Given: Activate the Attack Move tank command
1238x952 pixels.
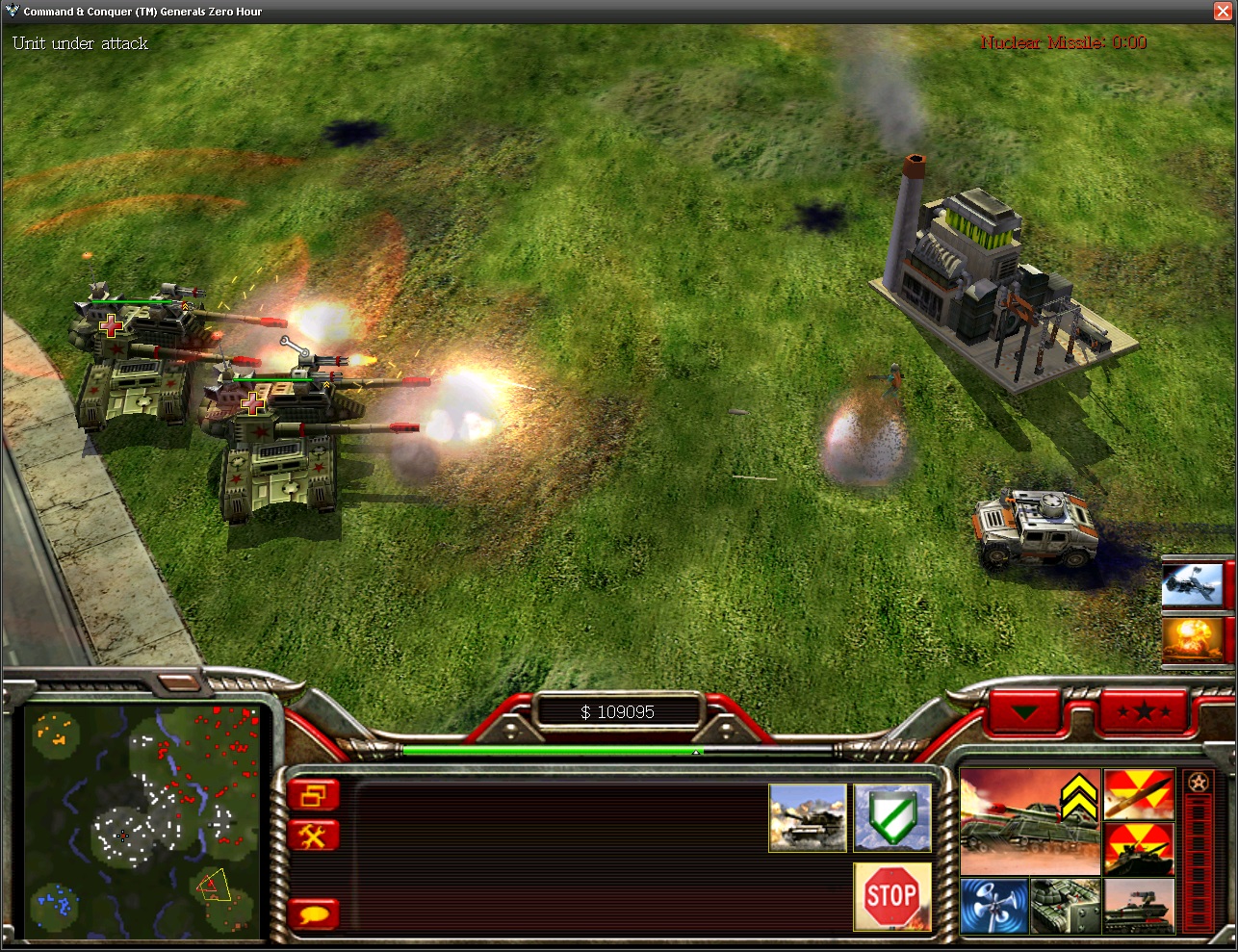Looking at the screenshot, I should [807, 817].
